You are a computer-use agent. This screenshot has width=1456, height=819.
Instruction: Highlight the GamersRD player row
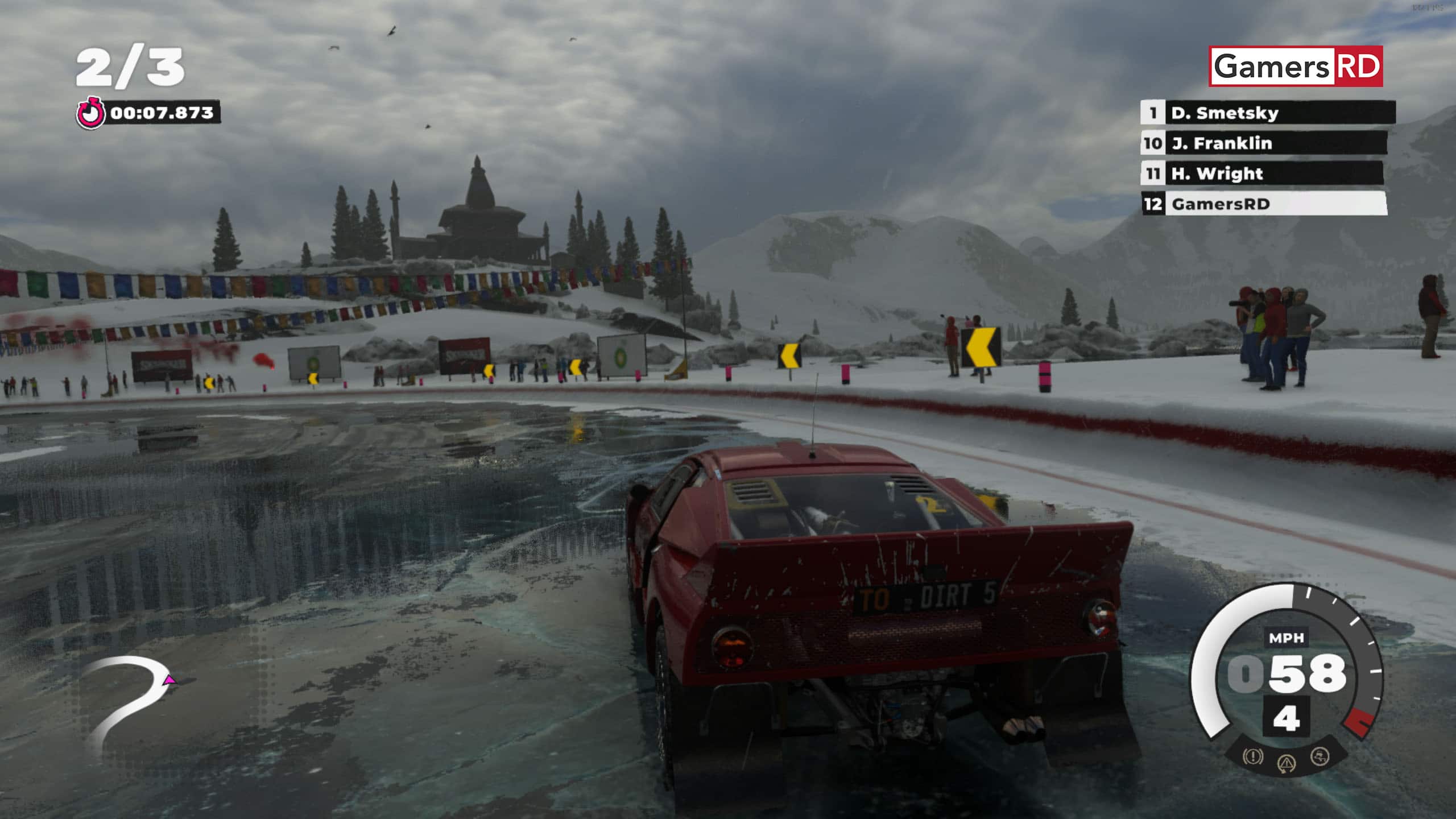coord(1264,204)
